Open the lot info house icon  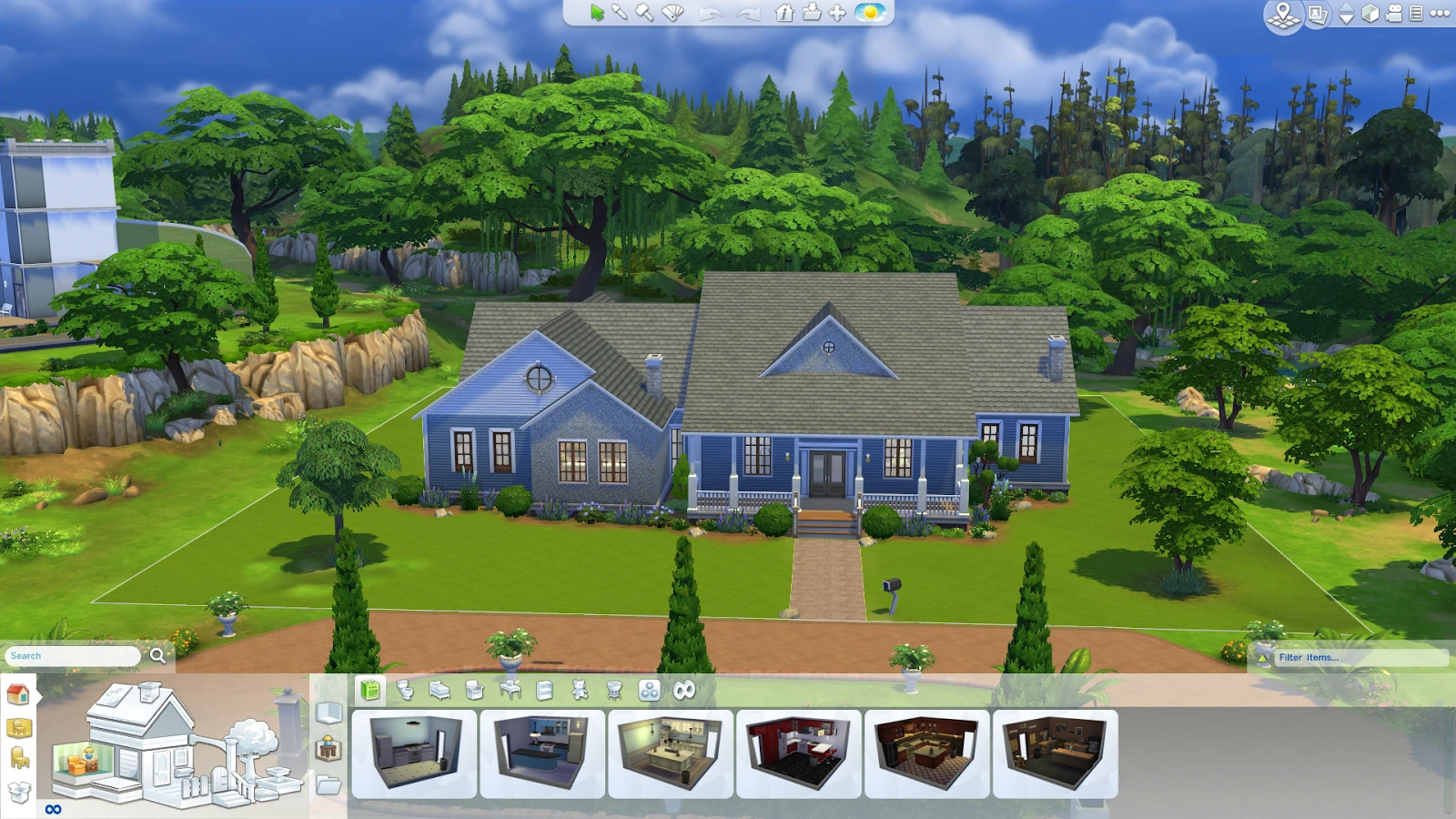tap(784, 13)
